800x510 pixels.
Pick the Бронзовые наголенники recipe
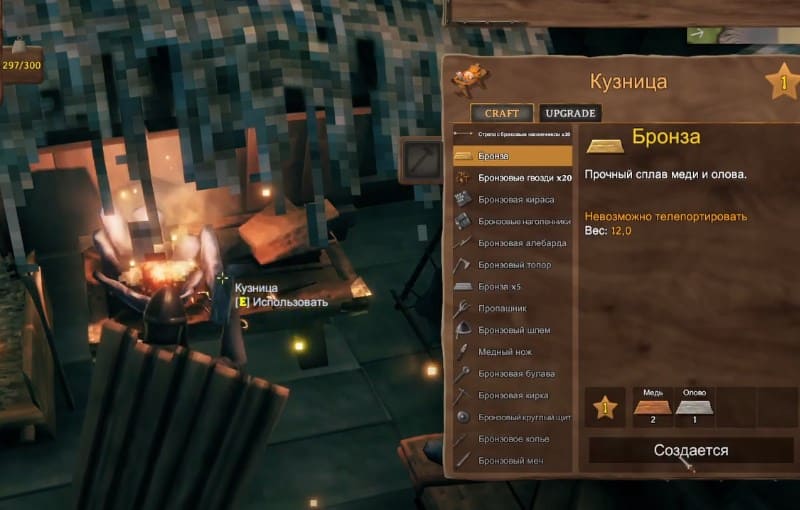pos(512,221)
